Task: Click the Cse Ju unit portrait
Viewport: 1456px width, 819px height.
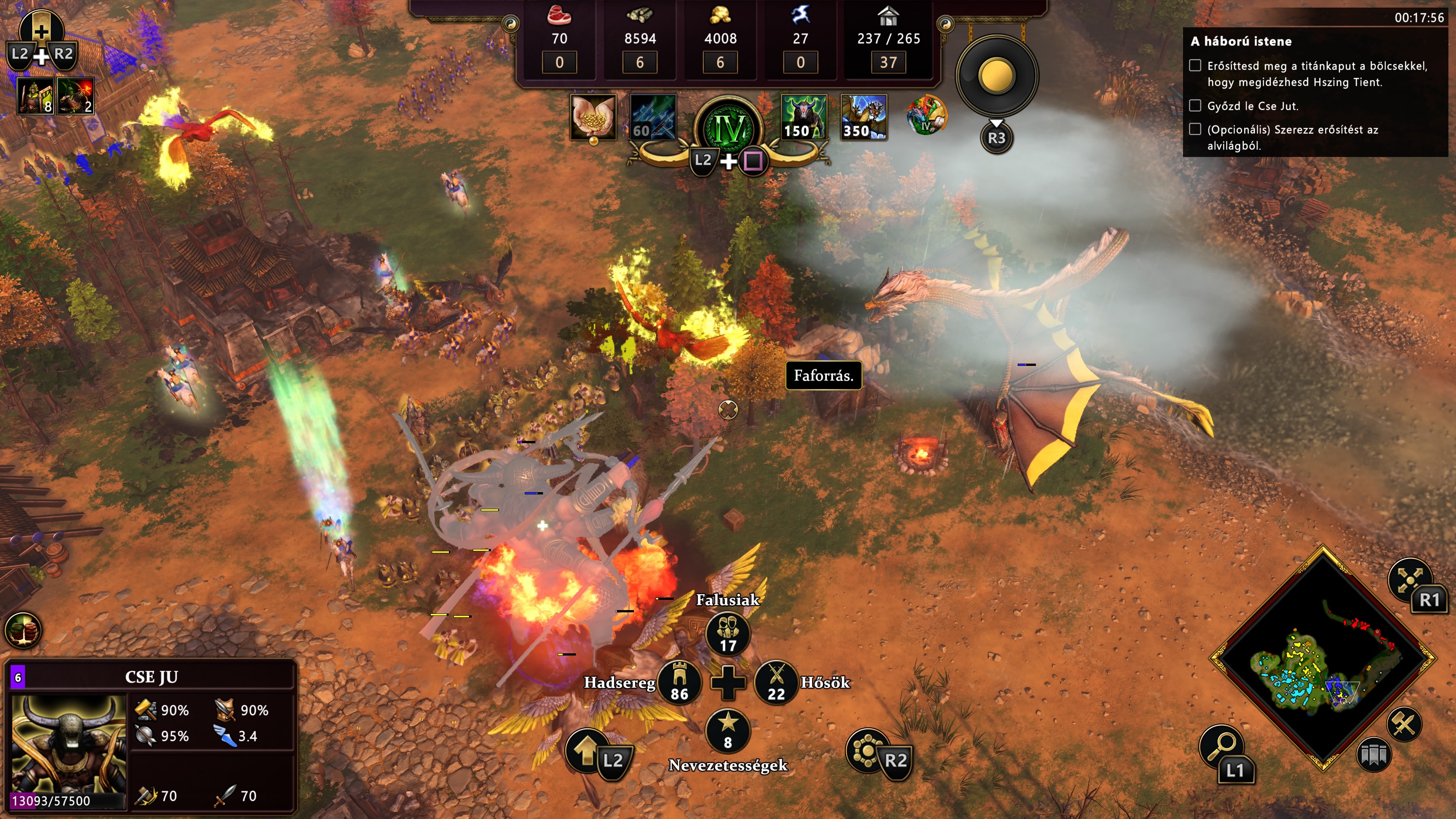Action: 68,743
